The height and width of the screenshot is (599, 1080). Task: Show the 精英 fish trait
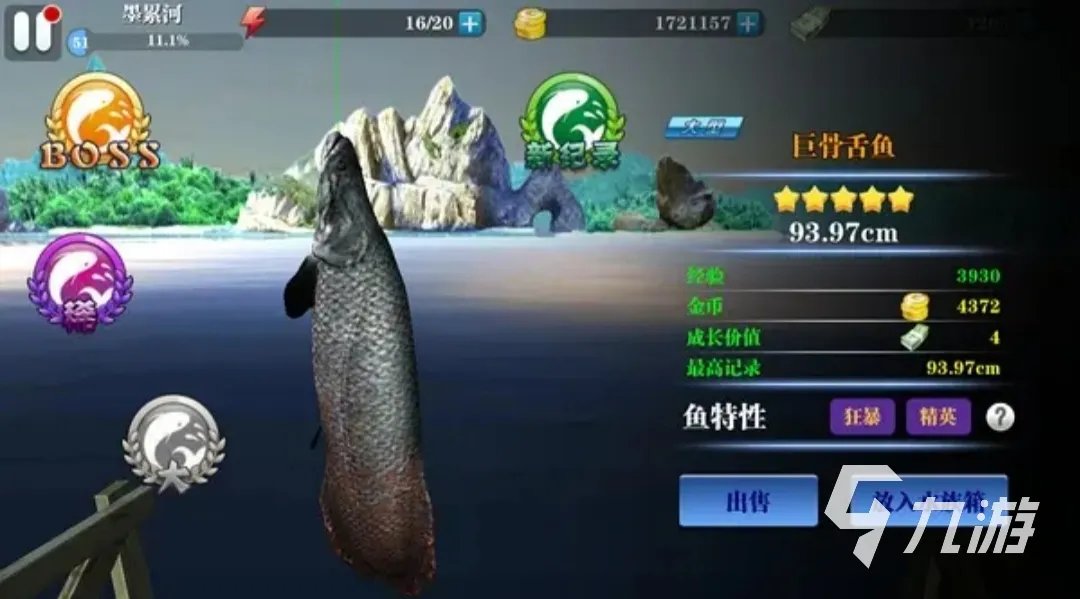click(x=938, y=417)
